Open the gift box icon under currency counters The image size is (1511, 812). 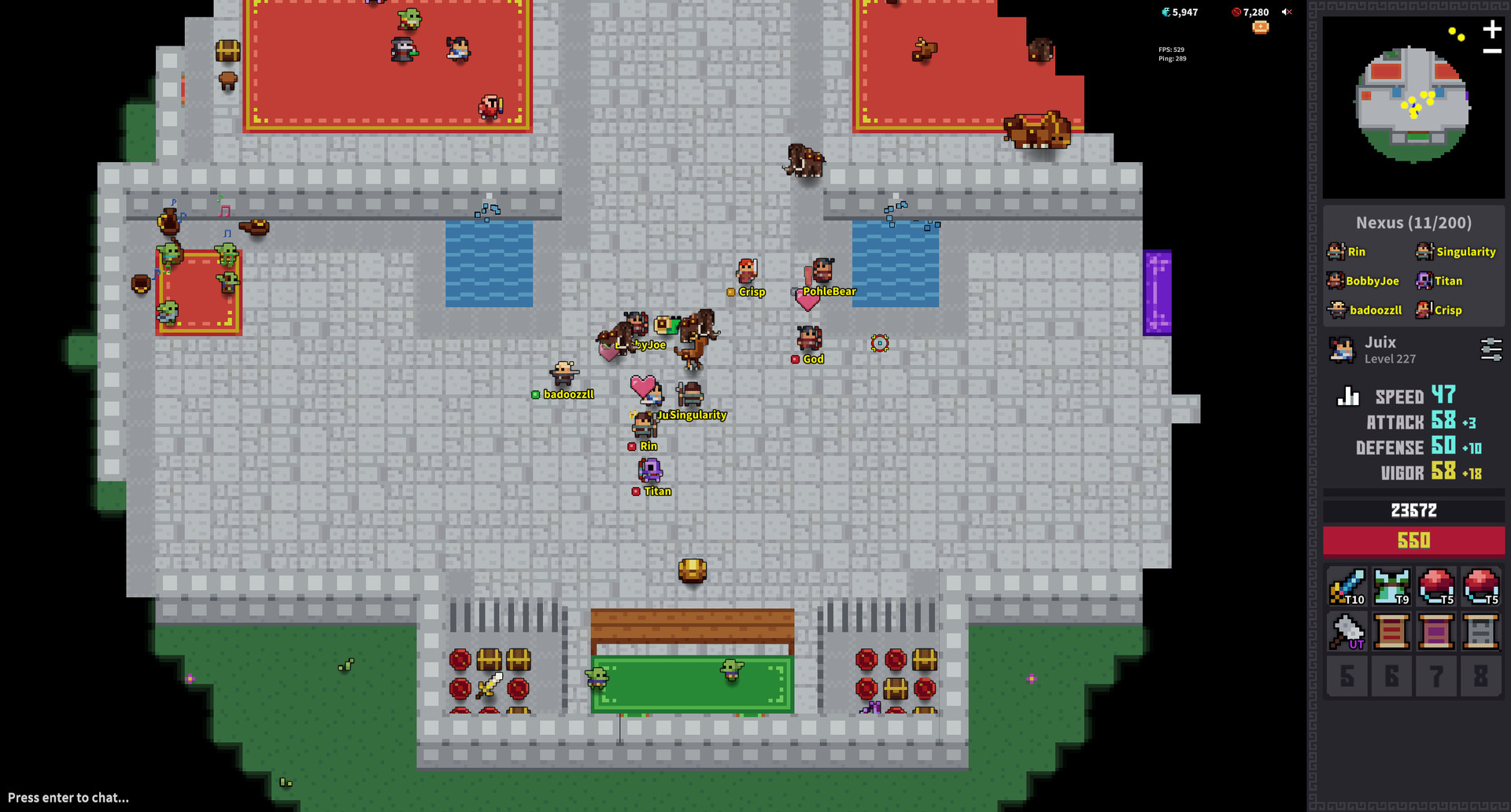click(1261, 26)
